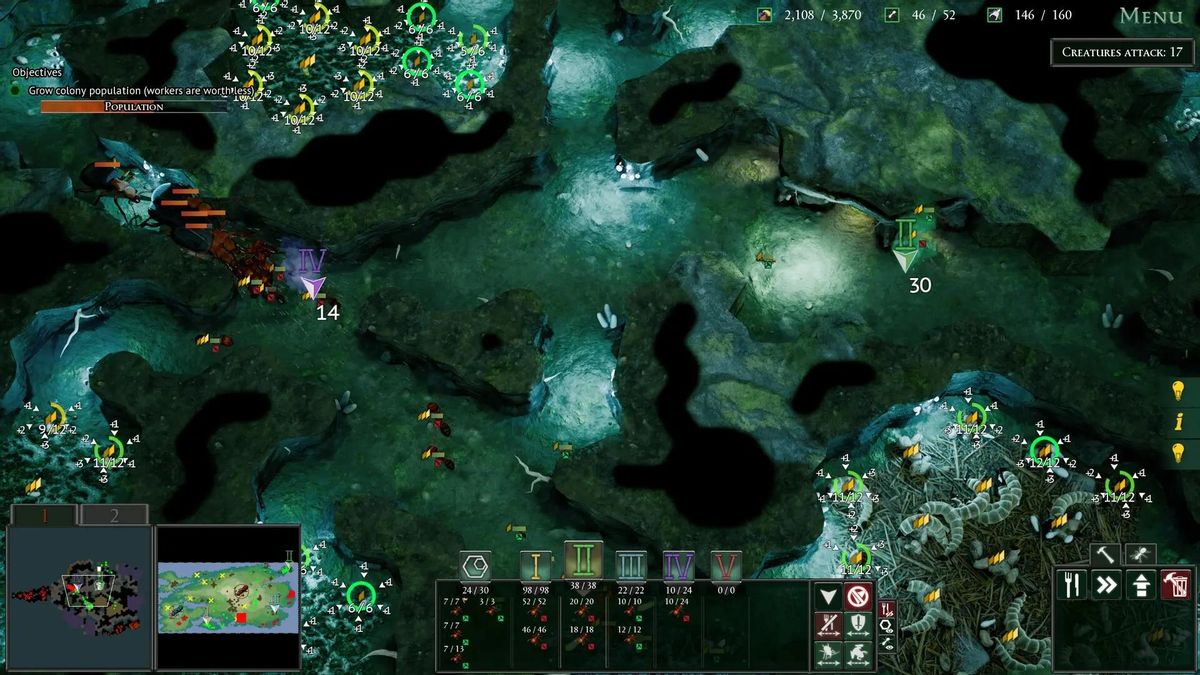Toggle the shield and sword stance button
Viewport: 1200px width, 675px height.
pyautogui.click(x=858, y=626)
